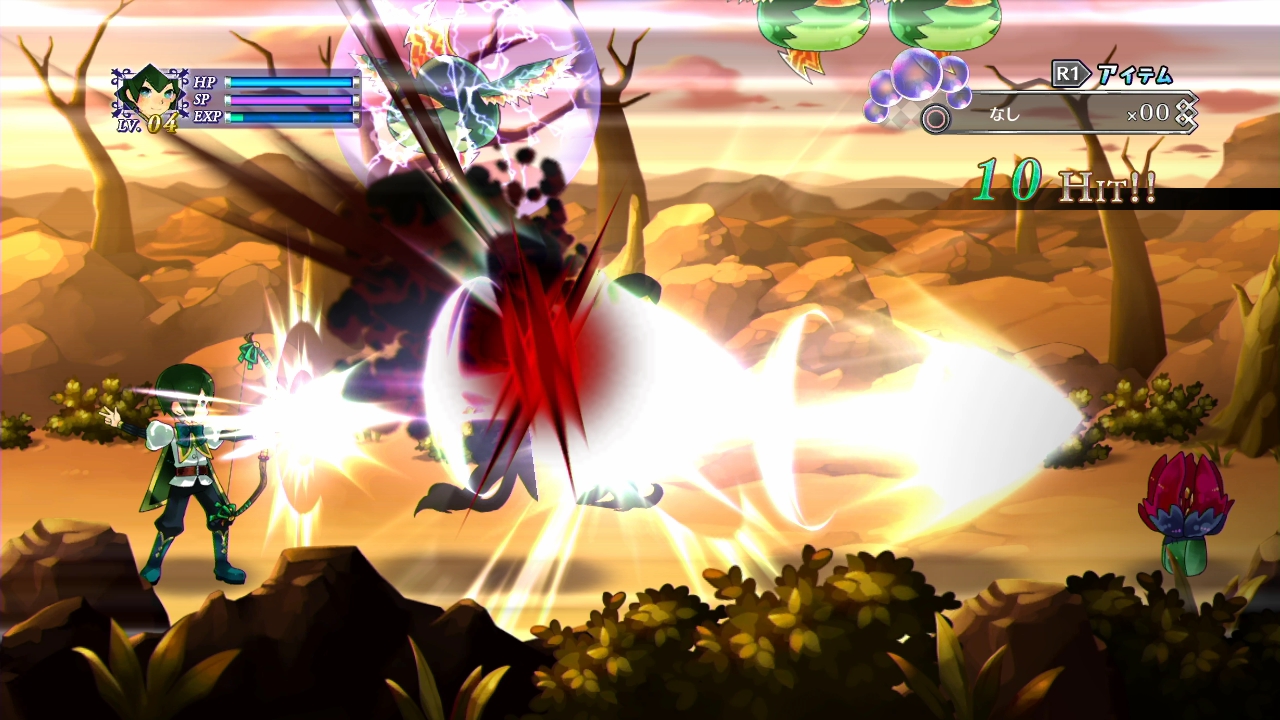Click the EXP progress bar
Image resolution: width=1280 pixels, height=720 pixels.
[290, 118]
